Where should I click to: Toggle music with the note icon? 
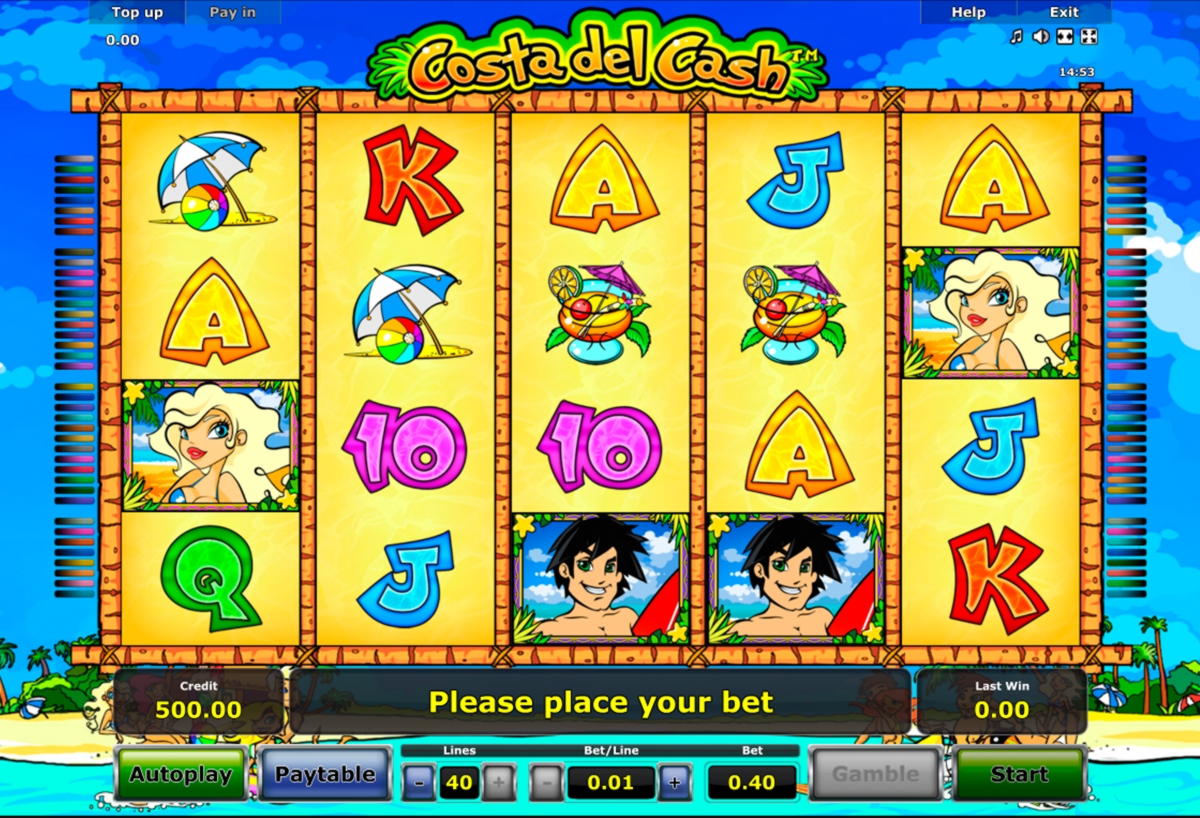click(1016, 37)
